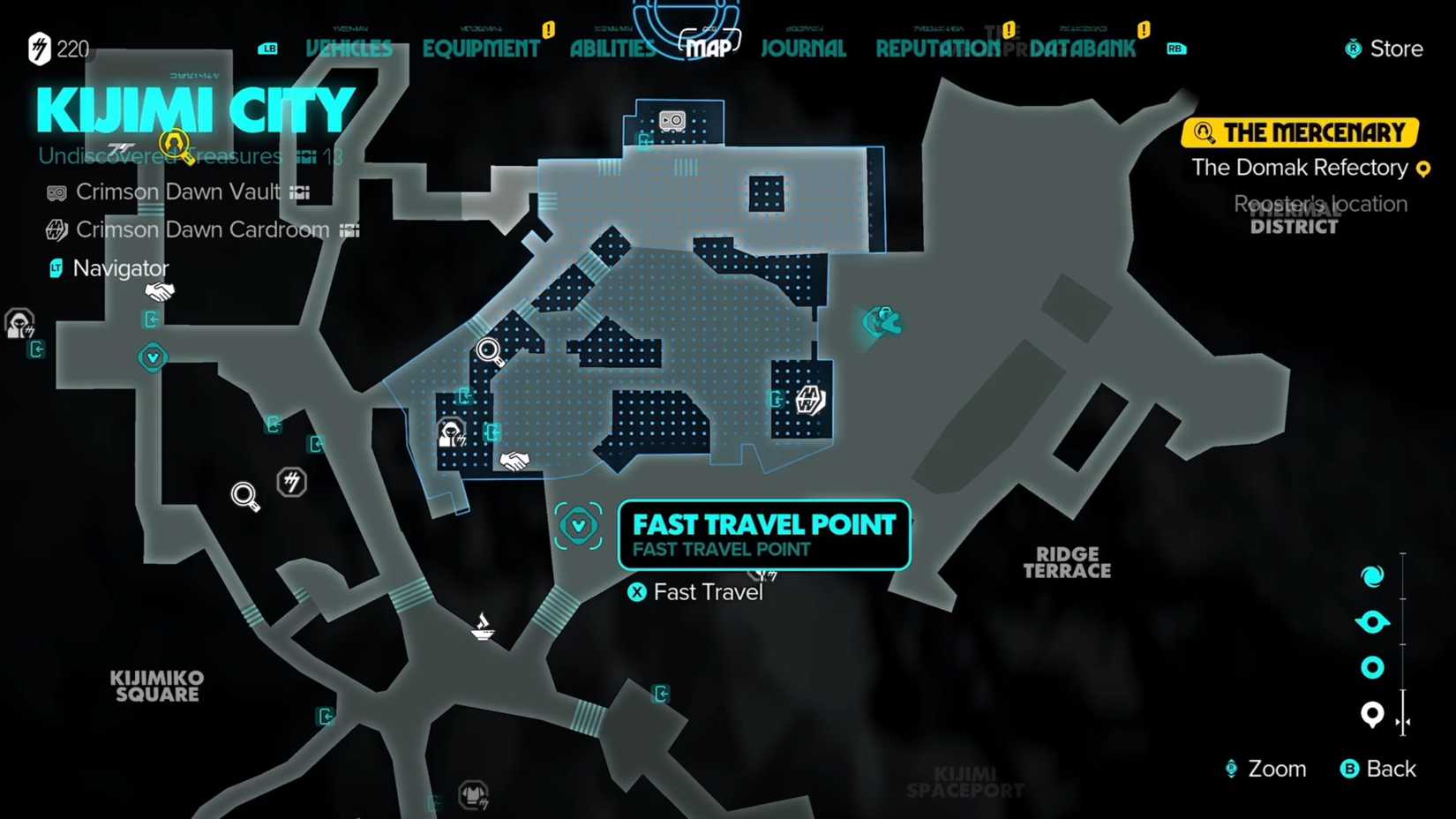The width and height of the screenshot is (1456, 819).
Task: Toggle the eye-shaped planet view icon
Action: (x=1372, y=621)
